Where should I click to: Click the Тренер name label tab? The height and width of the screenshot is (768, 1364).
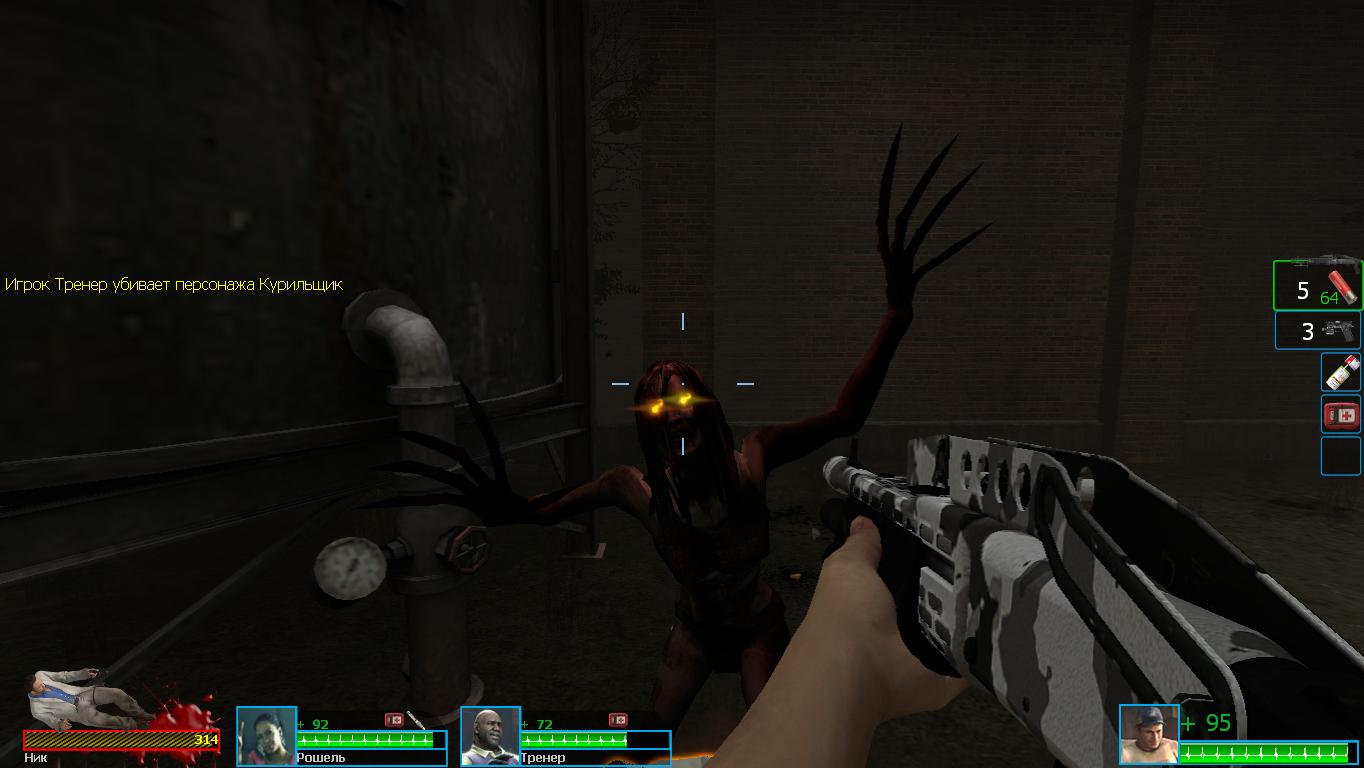[x=542, y=758]
